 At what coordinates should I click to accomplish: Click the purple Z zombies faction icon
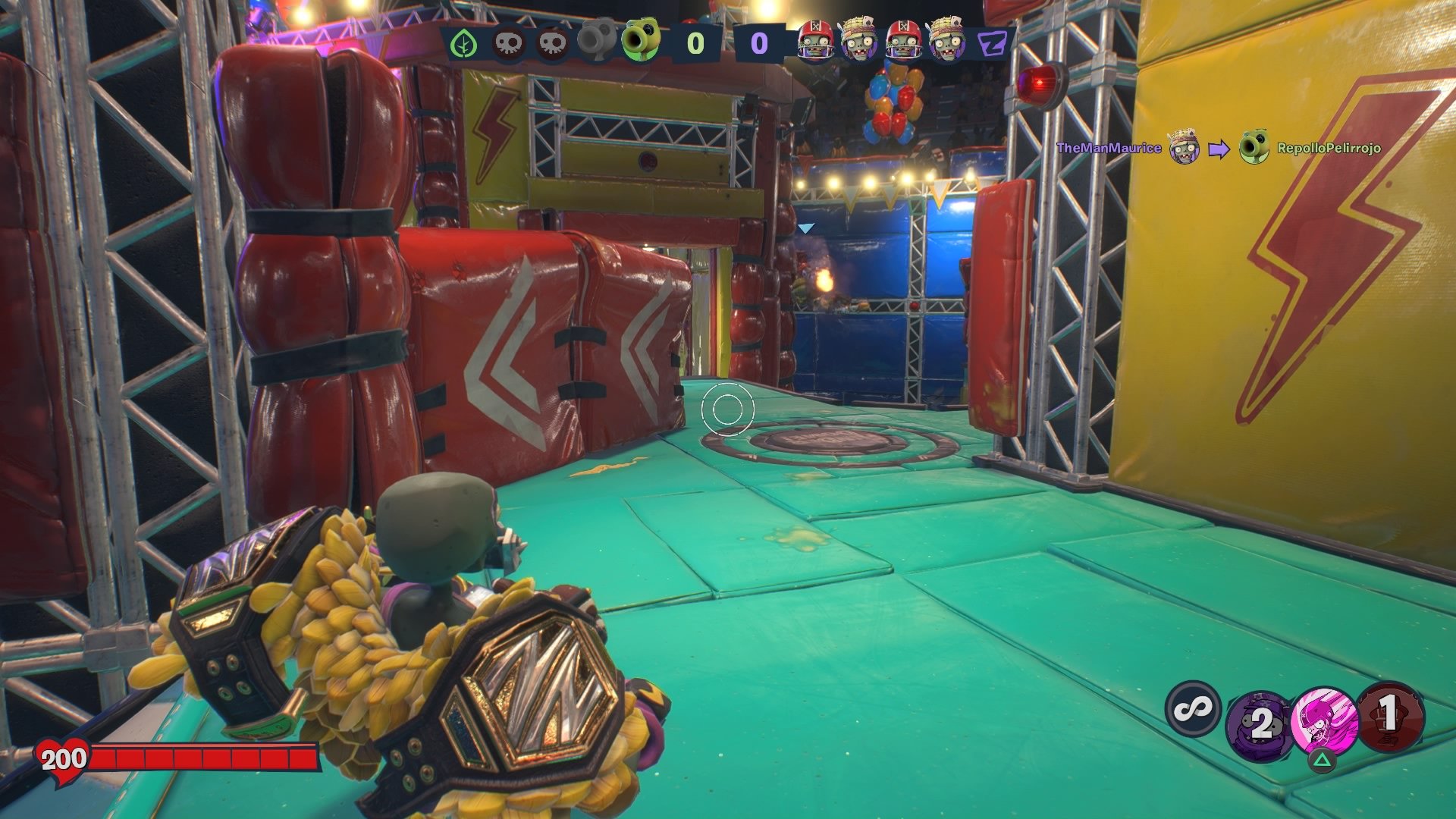point(991,44)
